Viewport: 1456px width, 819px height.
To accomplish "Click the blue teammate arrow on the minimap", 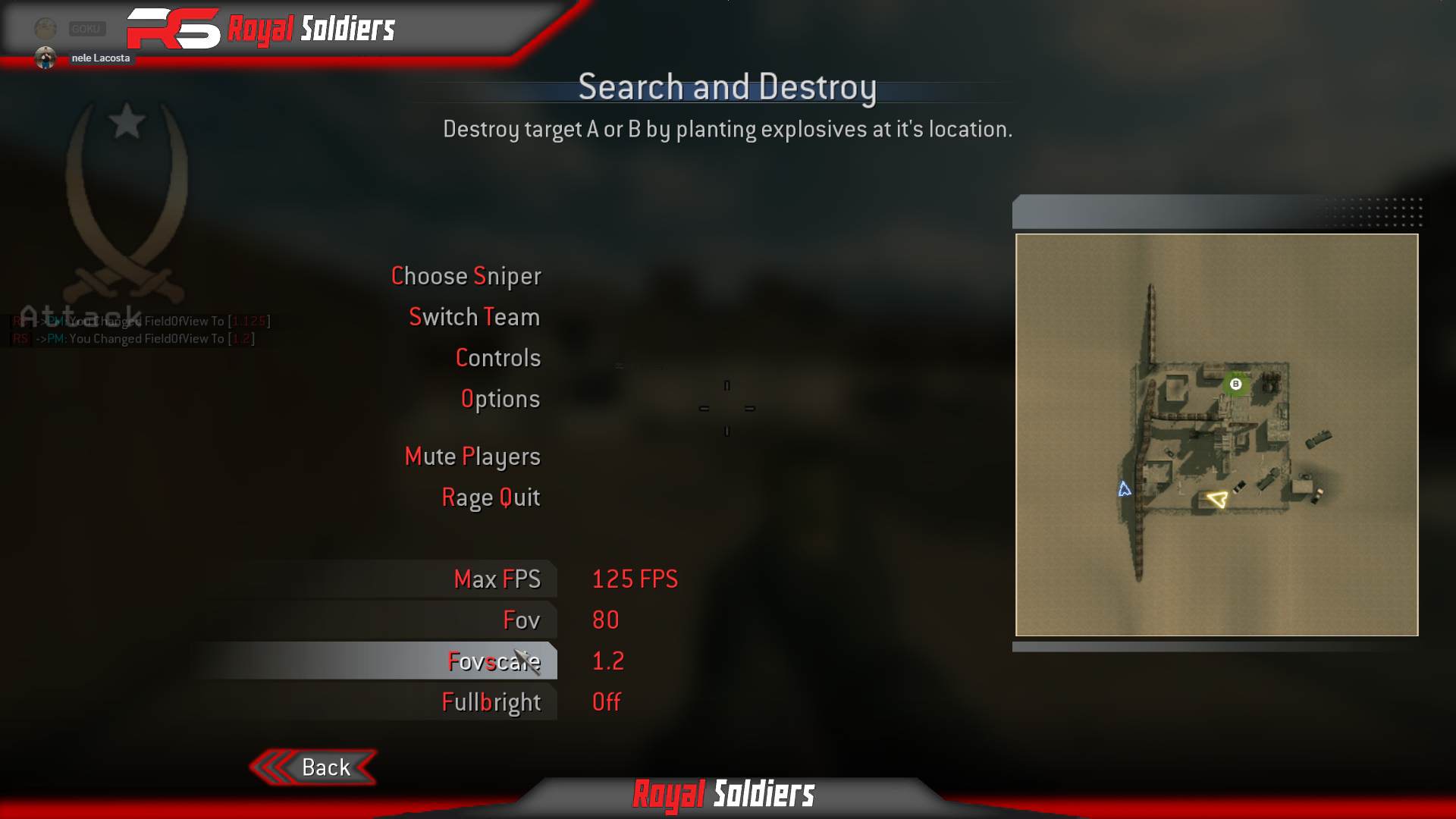I will [1124, 490].
